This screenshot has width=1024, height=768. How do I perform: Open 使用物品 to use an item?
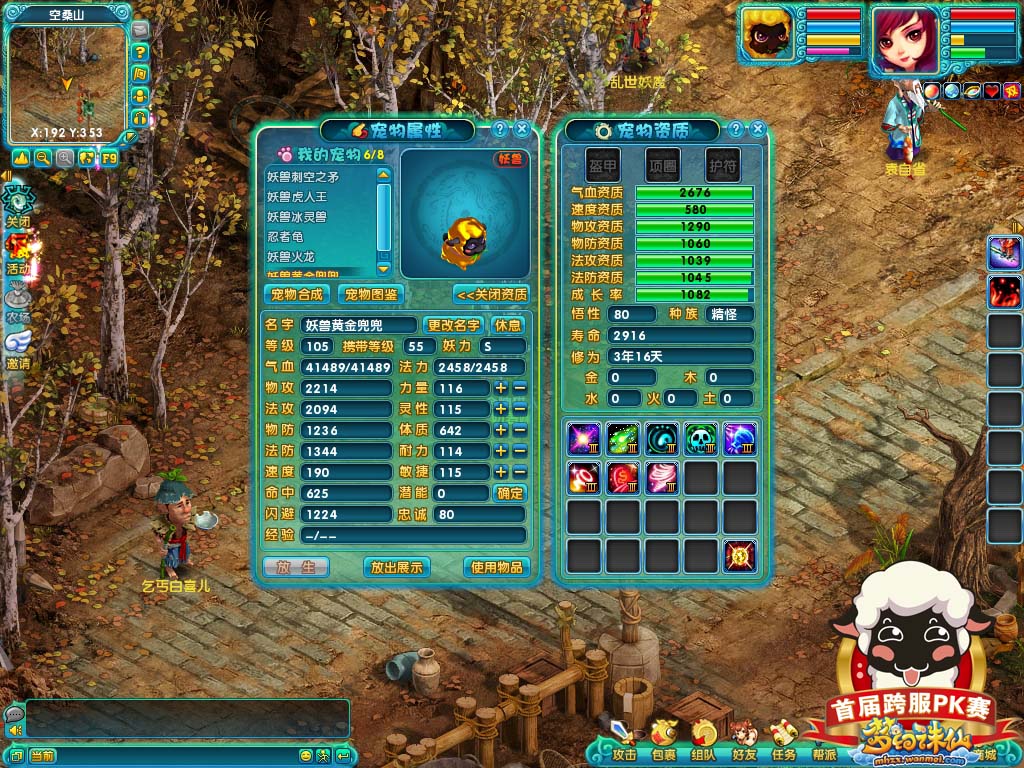[x=496, y=567]
